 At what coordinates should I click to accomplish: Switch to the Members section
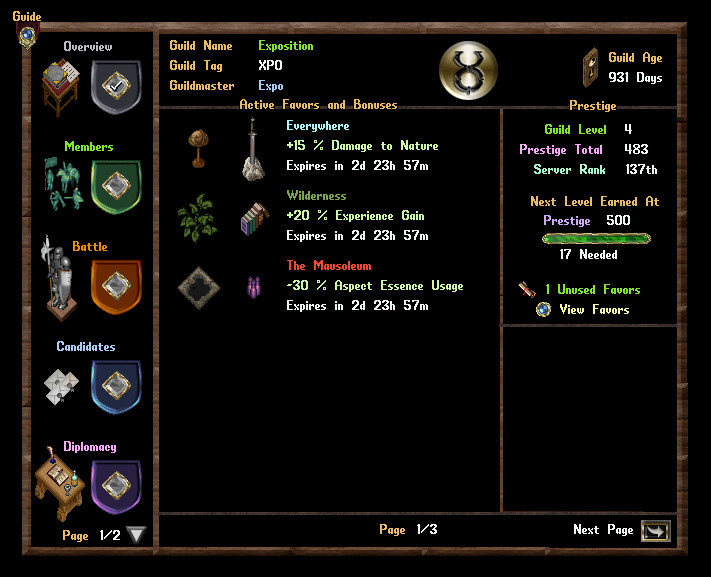pos(116,185)
